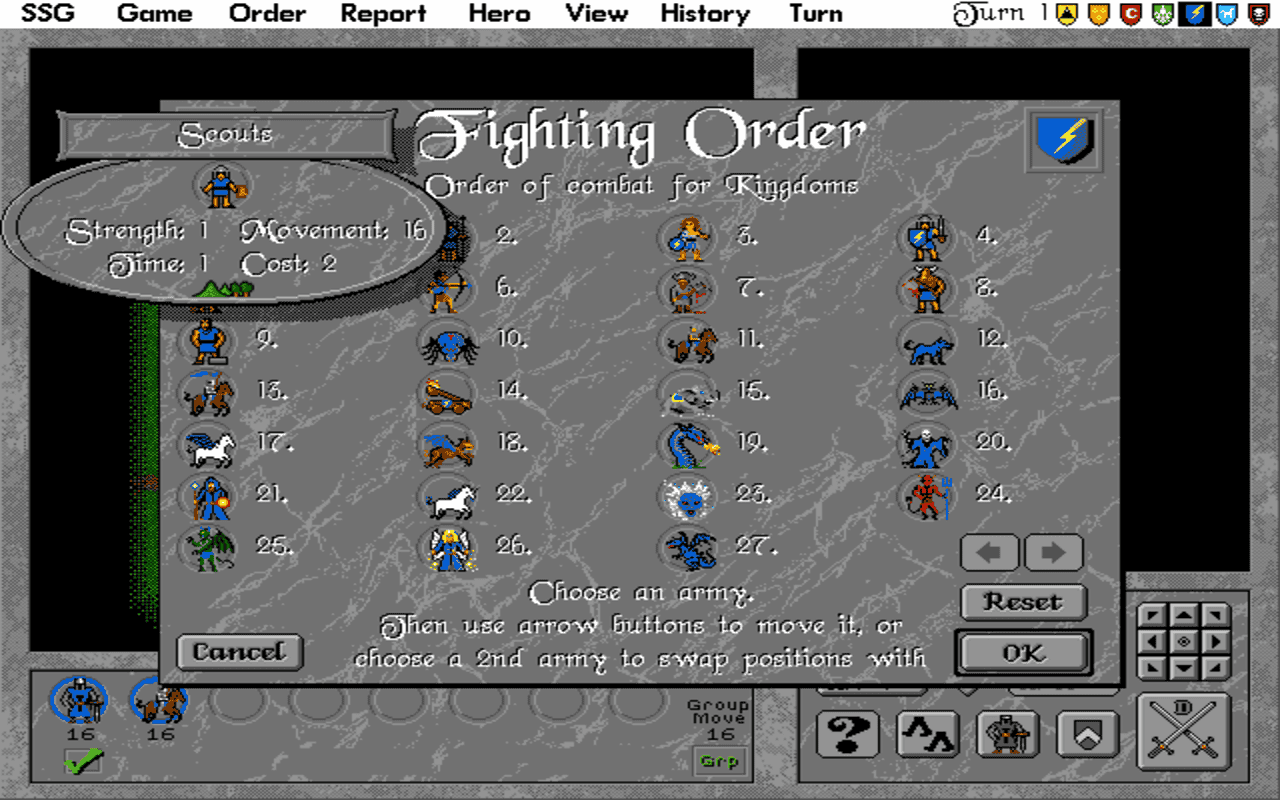Toggle the green checkmark below army group

[84, 761]
